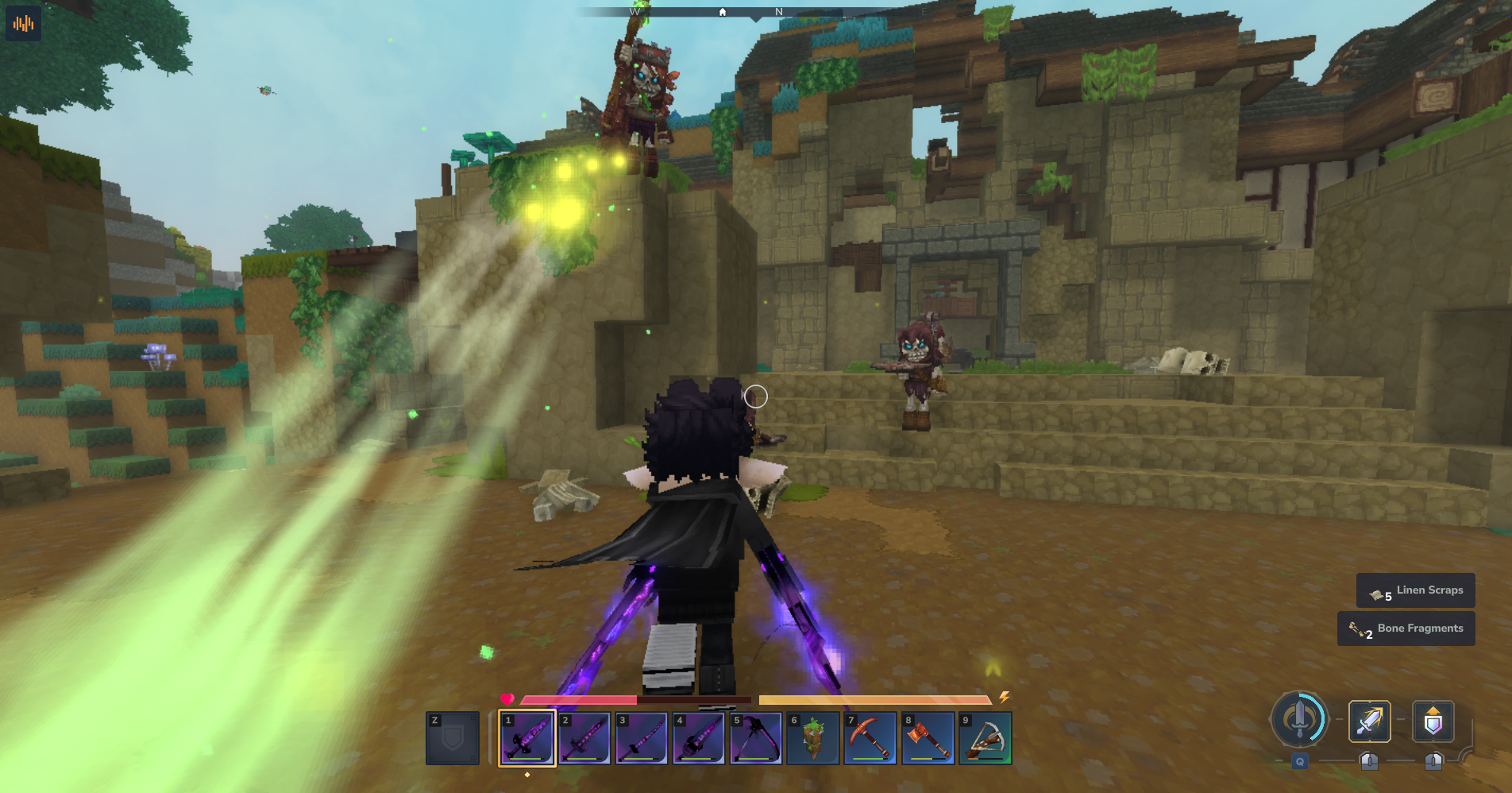Select the purple sword in hotbar slot 1
This screenshot has width=1512, height=793.
coord(526,738)
